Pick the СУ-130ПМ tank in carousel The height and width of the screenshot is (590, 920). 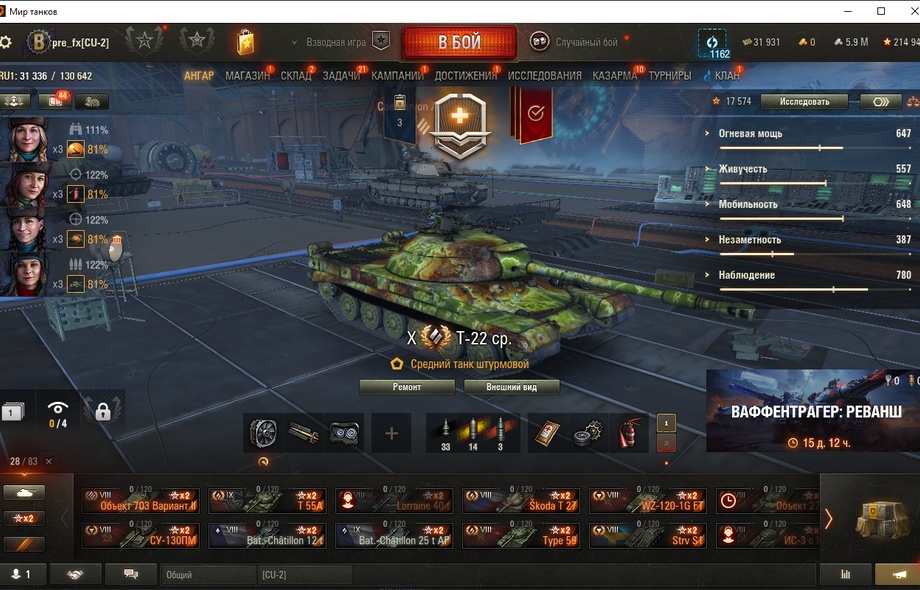coord(140,536)
